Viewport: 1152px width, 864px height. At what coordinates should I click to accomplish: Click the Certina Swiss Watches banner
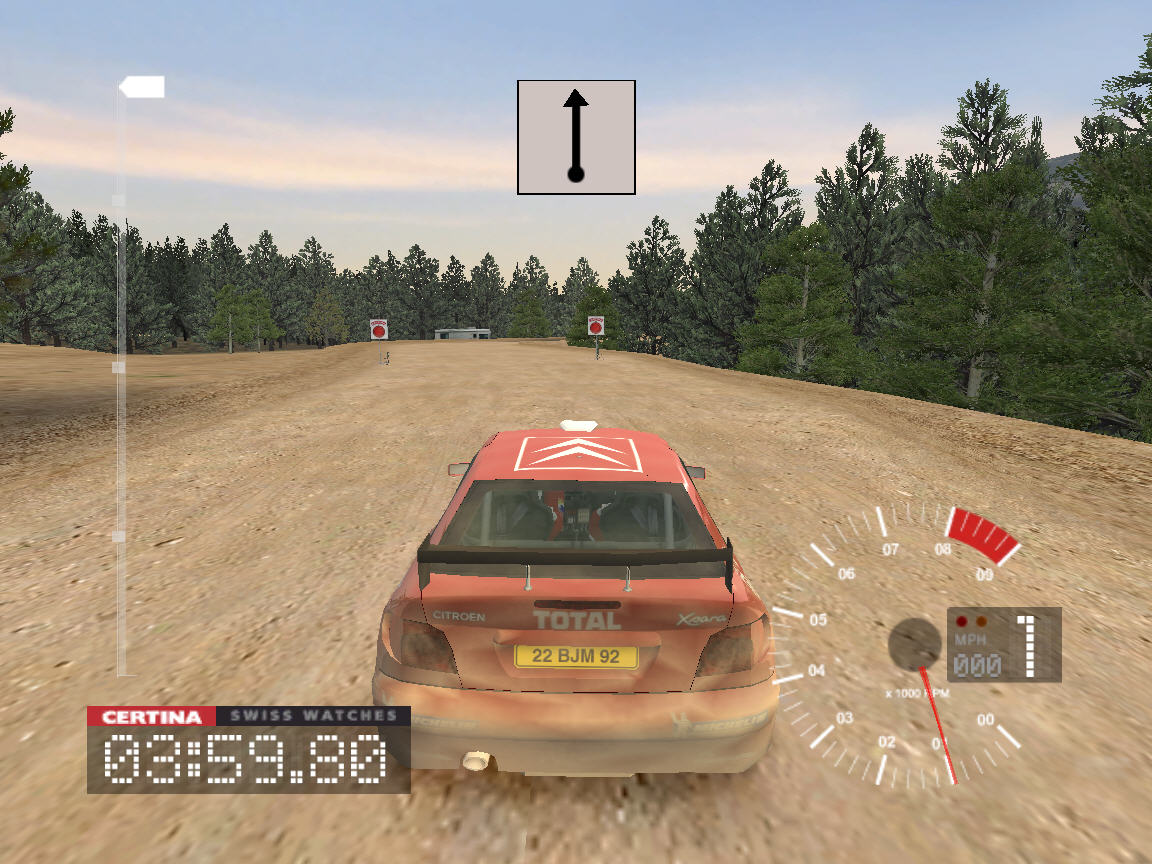click(248, 716)
